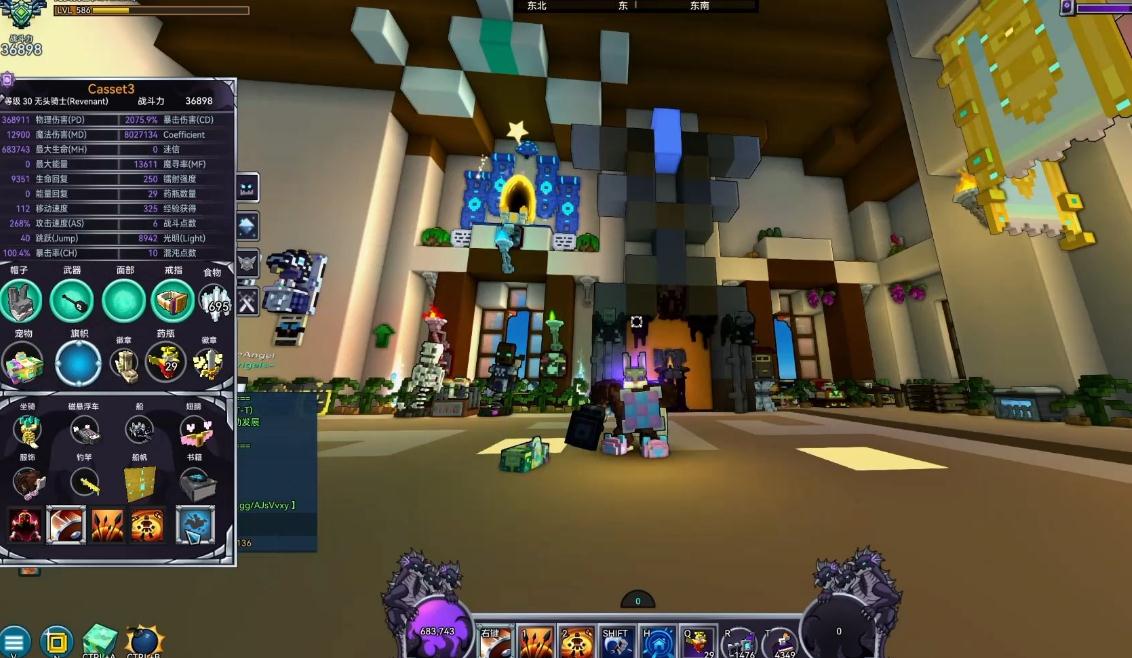The height and width of the screenshot is (658, 1132).
Task: Choose the flask (药瓶) slot with 29
Action: point(166,362)
